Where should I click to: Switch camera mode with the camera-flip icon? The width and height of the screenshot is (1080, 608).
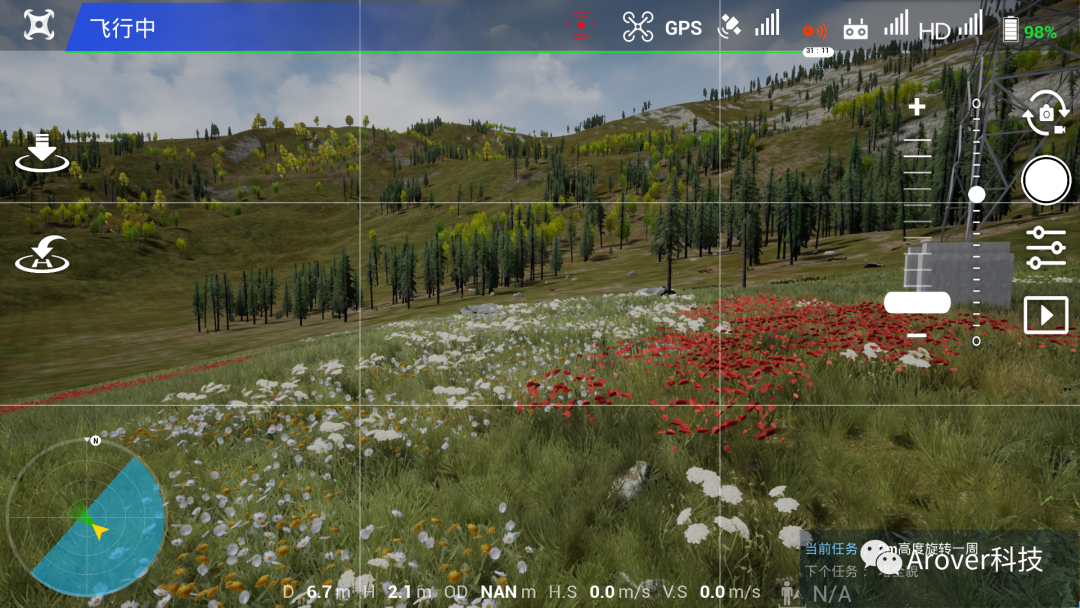1045,113
